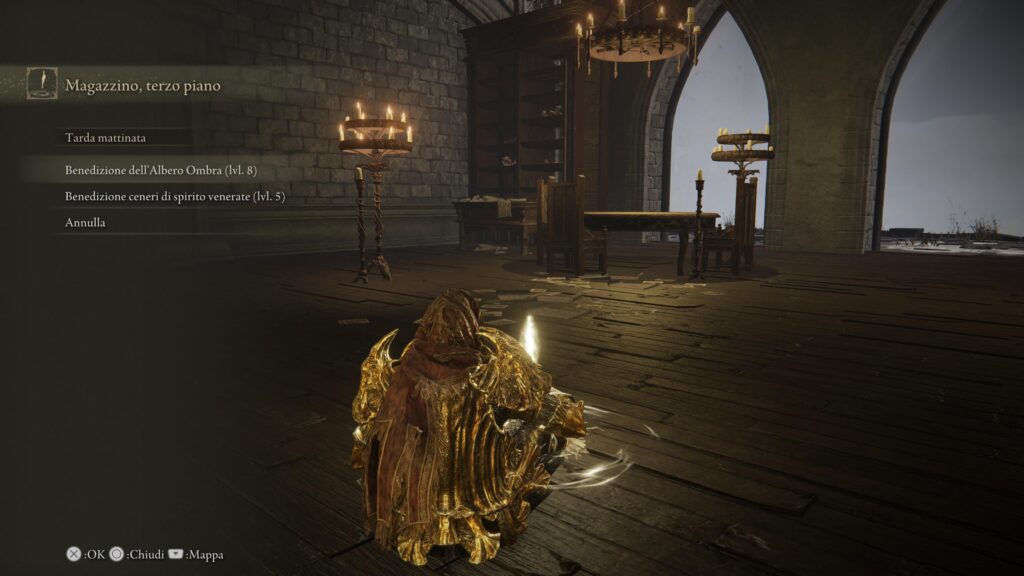The width and height of the screenshot is (1024, 576).
Task: Choose Annulla to cancel
Action: (86, 223)
